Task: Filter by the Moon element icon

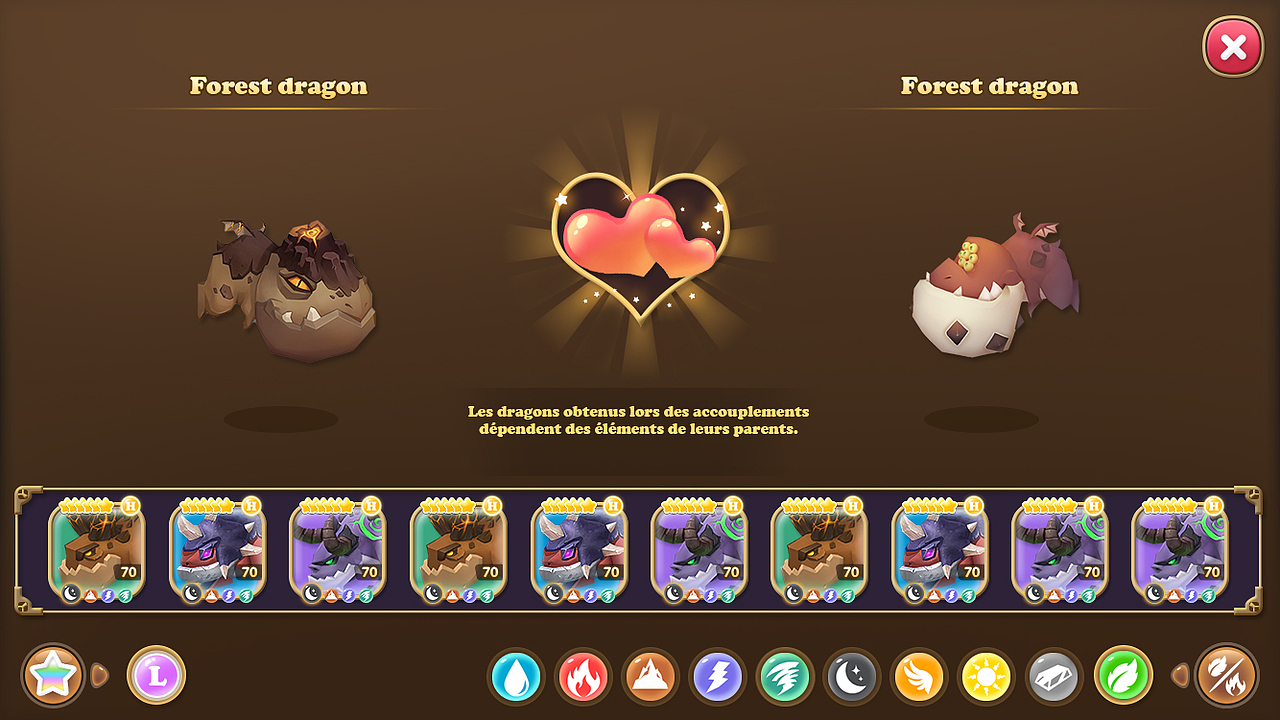Action: [x=852, y=676]
